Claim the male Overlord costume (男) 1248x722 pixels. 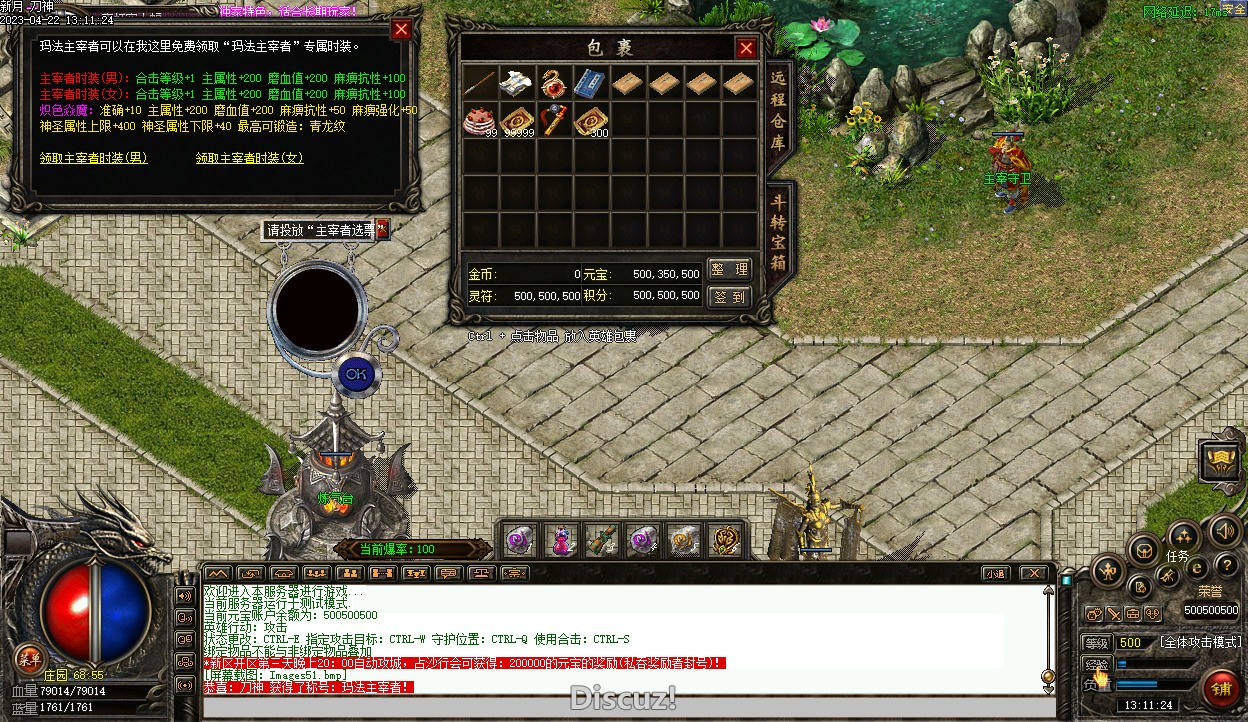point(93,158)
